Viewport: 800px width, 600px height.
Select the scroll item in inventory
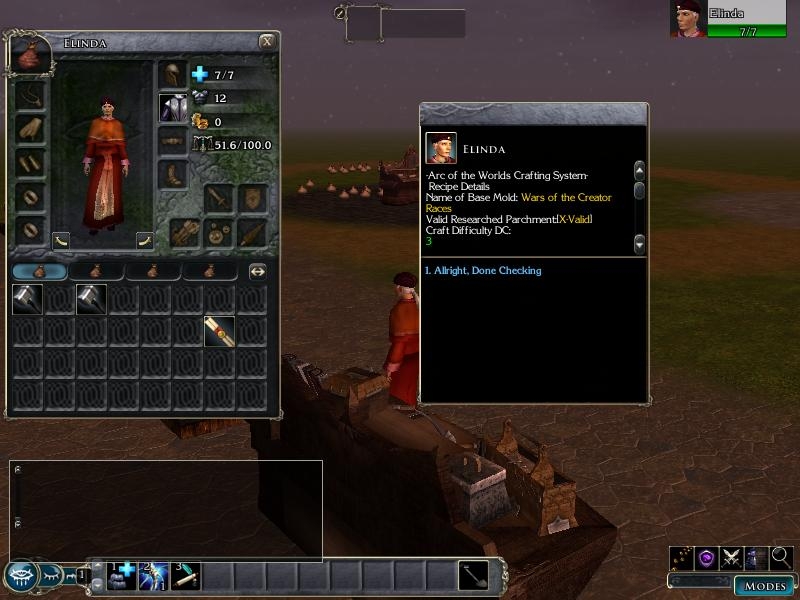pos(220,331)
